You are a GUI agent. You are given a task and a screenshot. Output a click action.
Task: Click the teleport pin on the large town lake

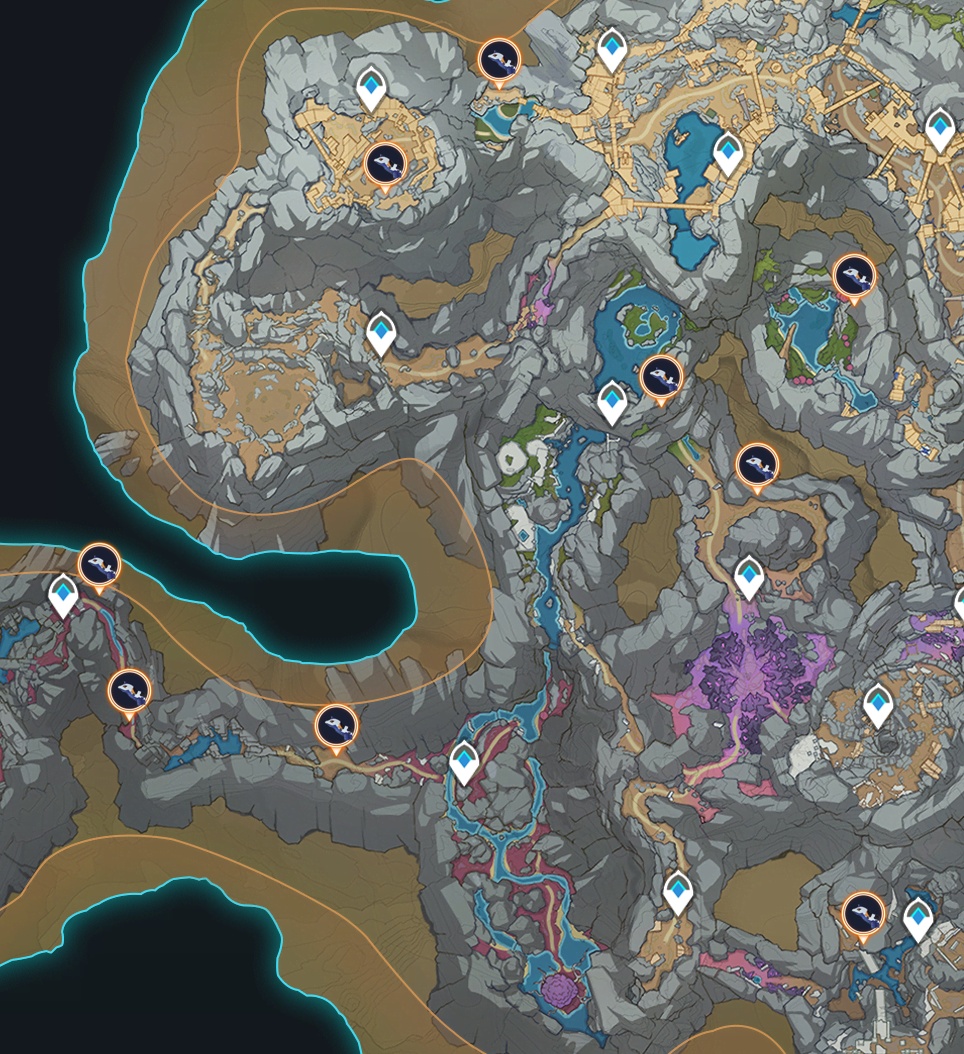pyautogui.click(x=728, y=152)
